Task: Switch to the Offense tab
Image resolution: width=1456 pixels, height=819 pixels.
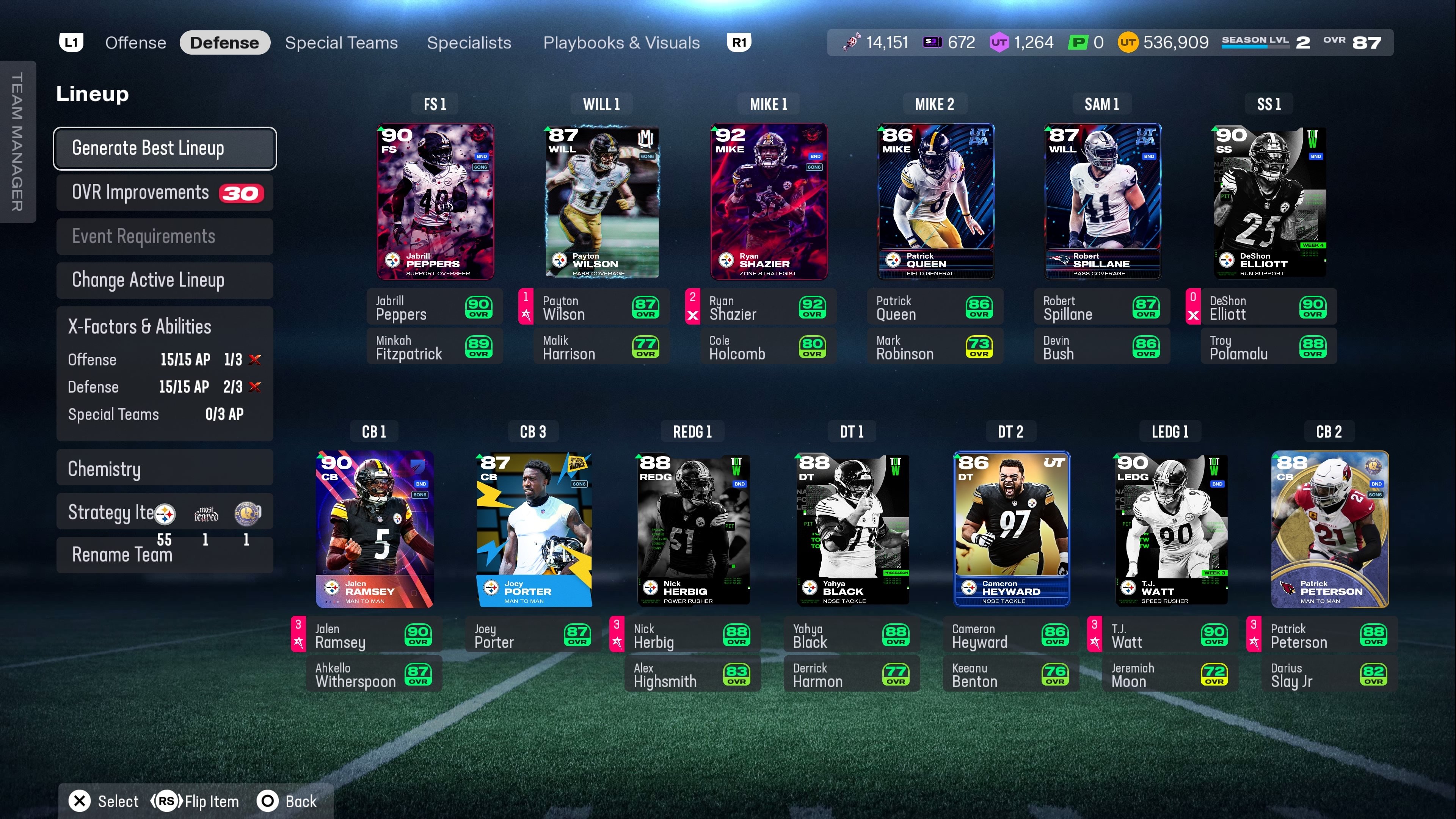Action: click(x=136, y=43)
